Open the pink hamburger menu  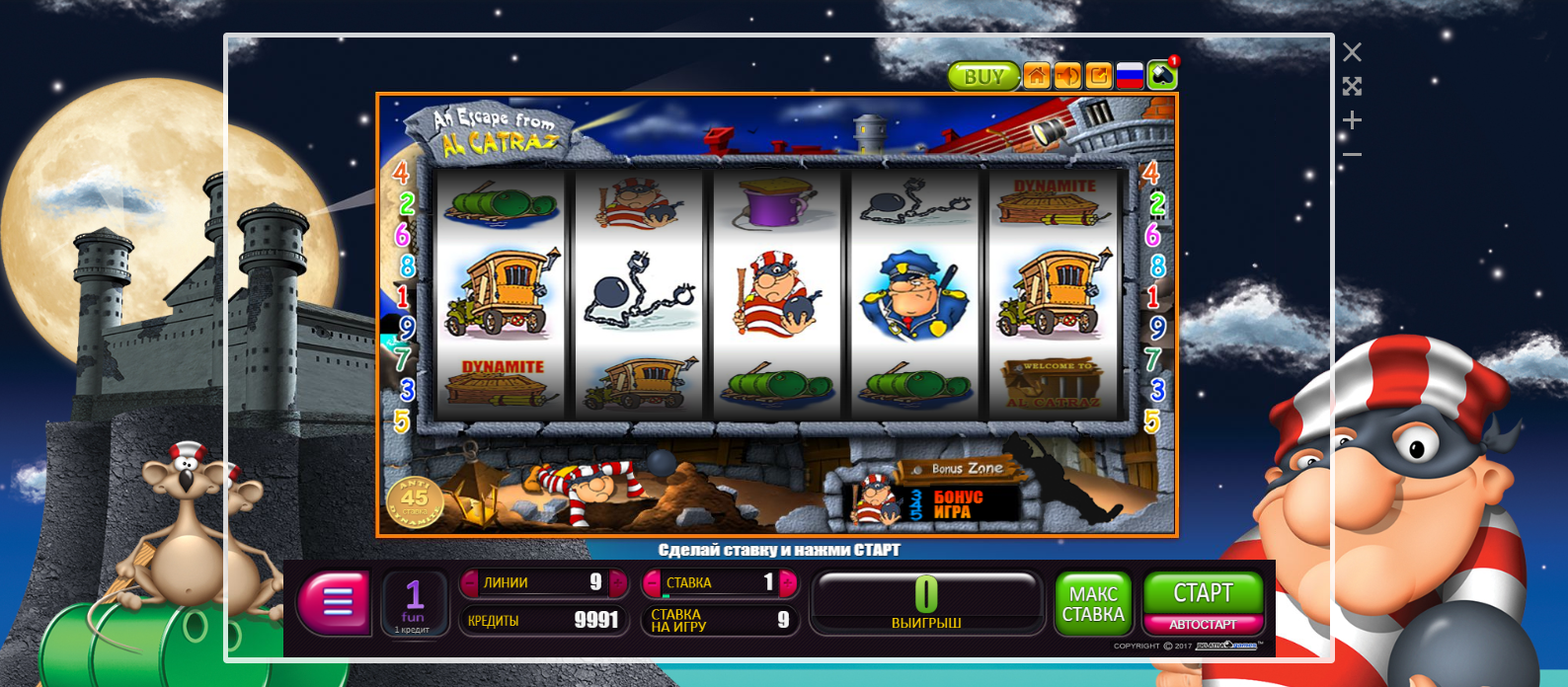pos(337,601)
